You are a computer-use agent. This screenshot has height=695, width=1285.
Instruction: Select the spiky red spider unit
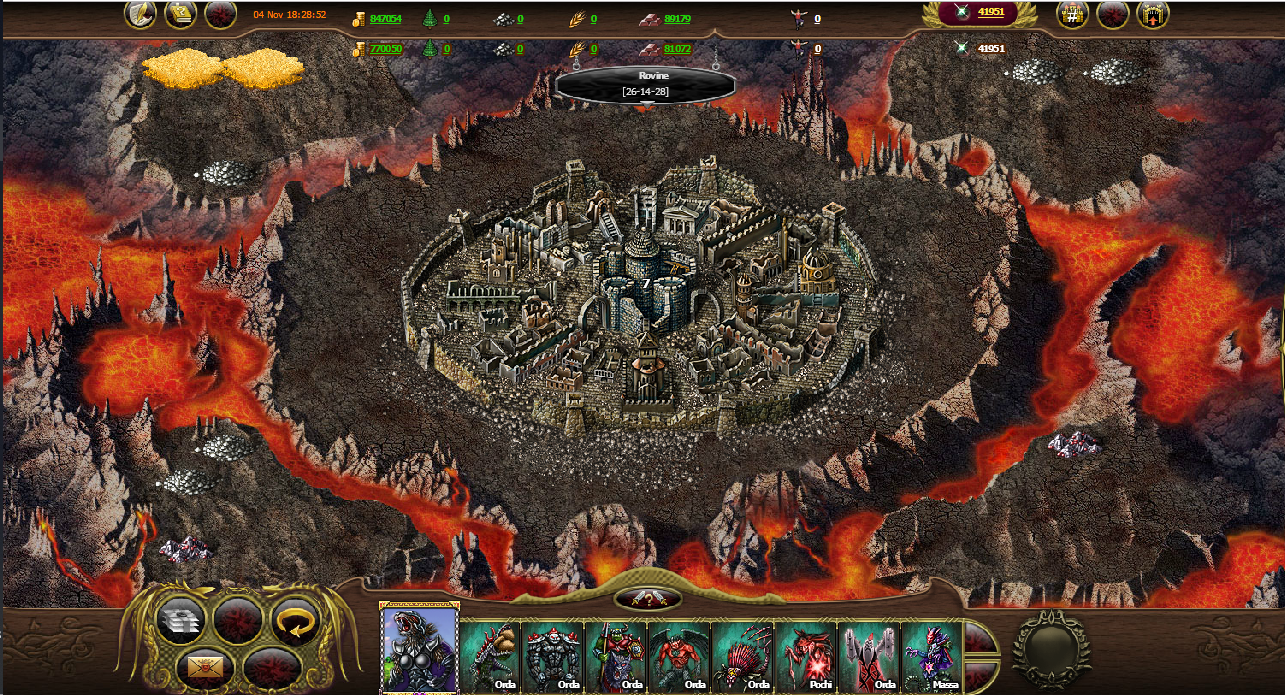[741, 656]
